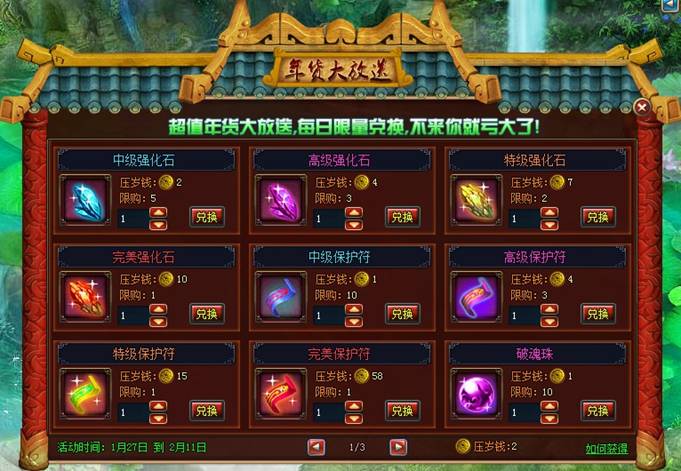Exchange for the 完美强化石
681x471 pixels.
coord(207,314)
